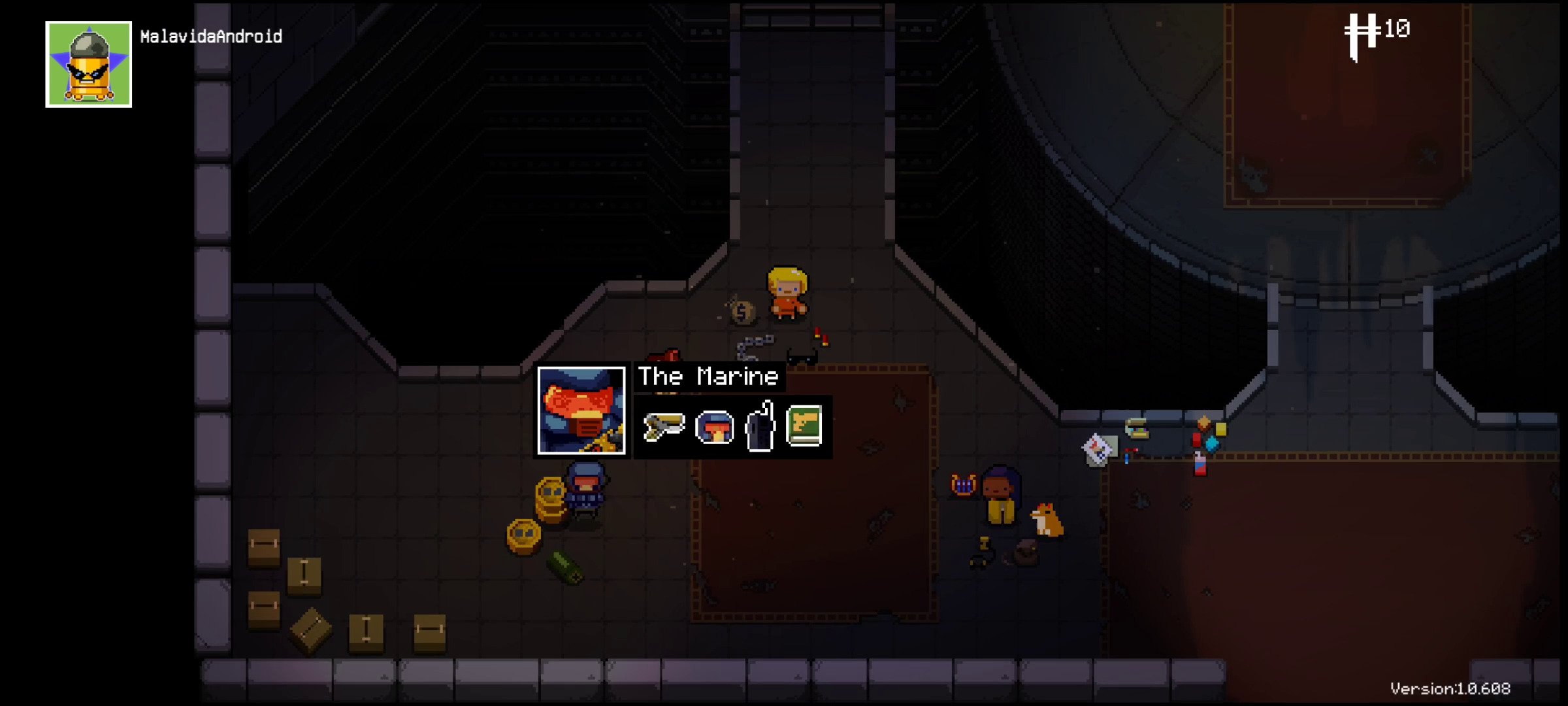Click the dog next to the Hunter
This screenshot has height=706, width=1568.
point(1045,520)
